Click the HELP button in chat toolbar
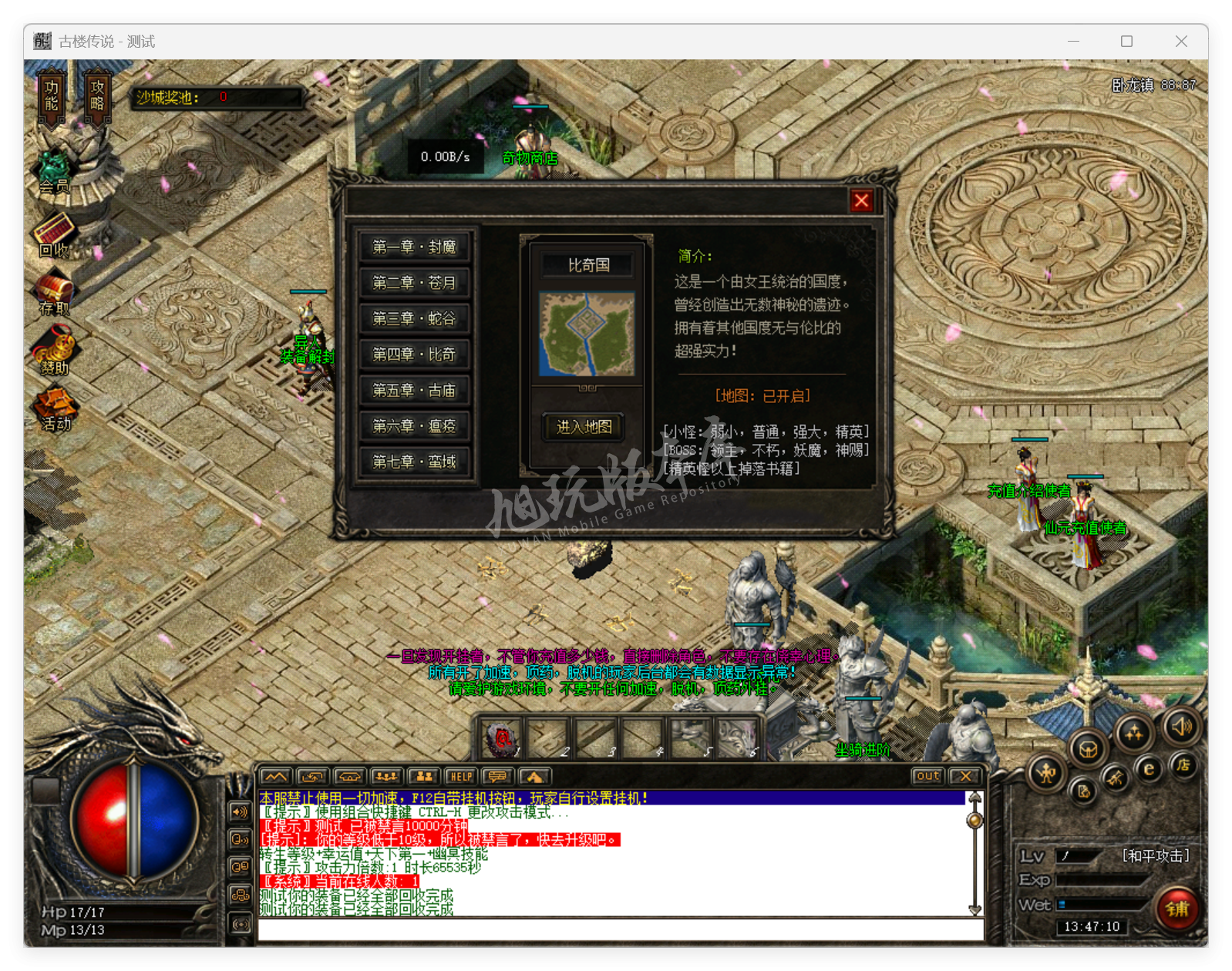The height and width of the screenshot is (971, 1232). (461, 777)
